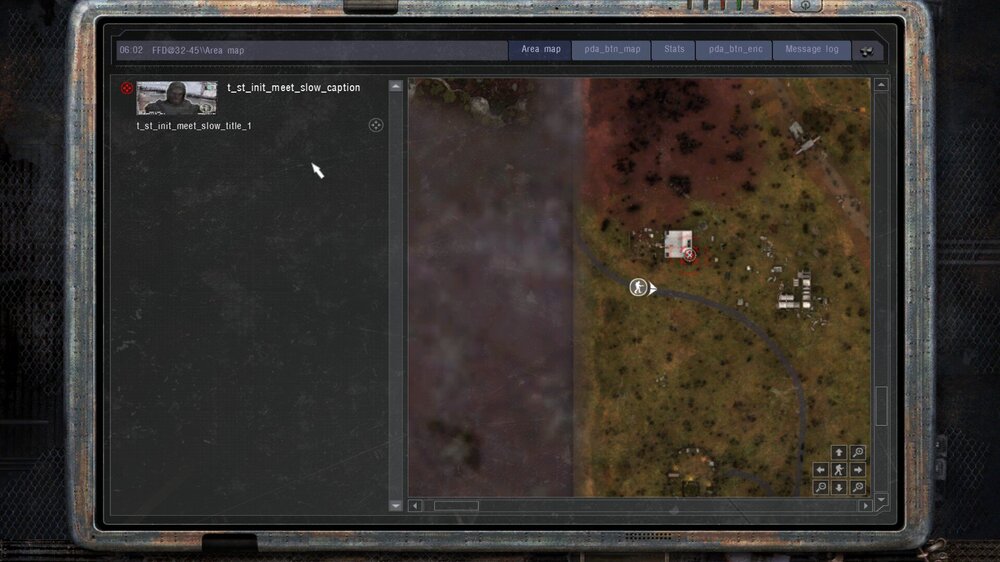The height and width of the screenshot is (562, 1000).
Task: Zoom out with the minus magnifier button
Action: (821, 488)
